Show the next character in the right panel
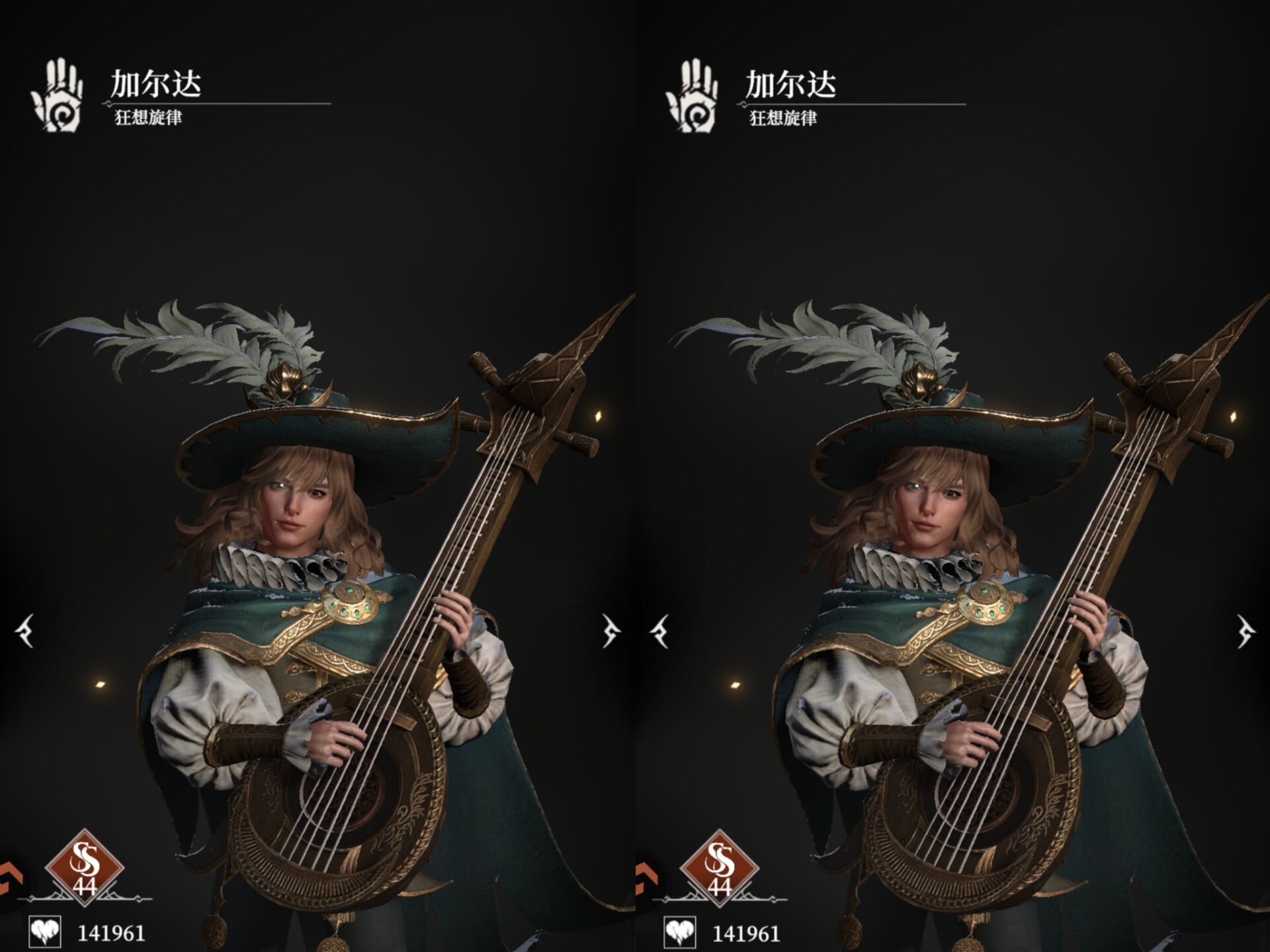 point(1245,631)
